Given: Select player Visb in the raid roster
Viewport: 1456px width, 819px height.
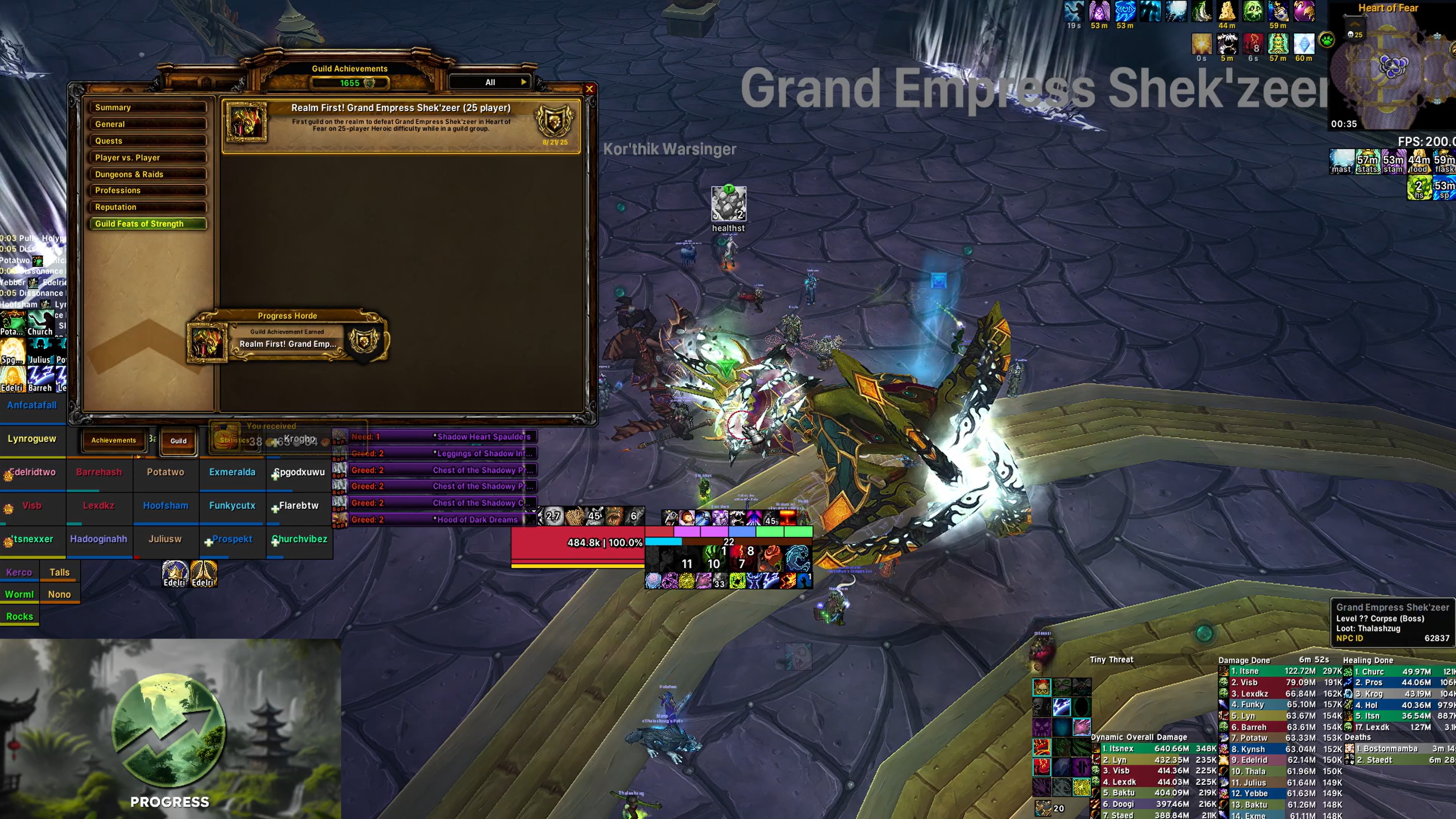Looking at the screenshot, I should (32, 505).
